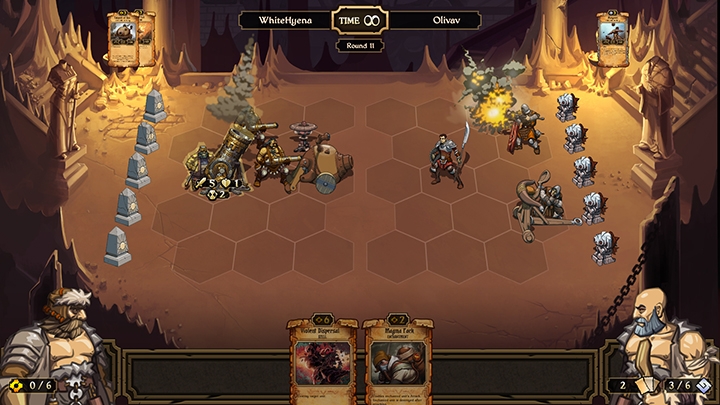
Task: Choose the swordsman unit in the board centre
Action: 447,157
